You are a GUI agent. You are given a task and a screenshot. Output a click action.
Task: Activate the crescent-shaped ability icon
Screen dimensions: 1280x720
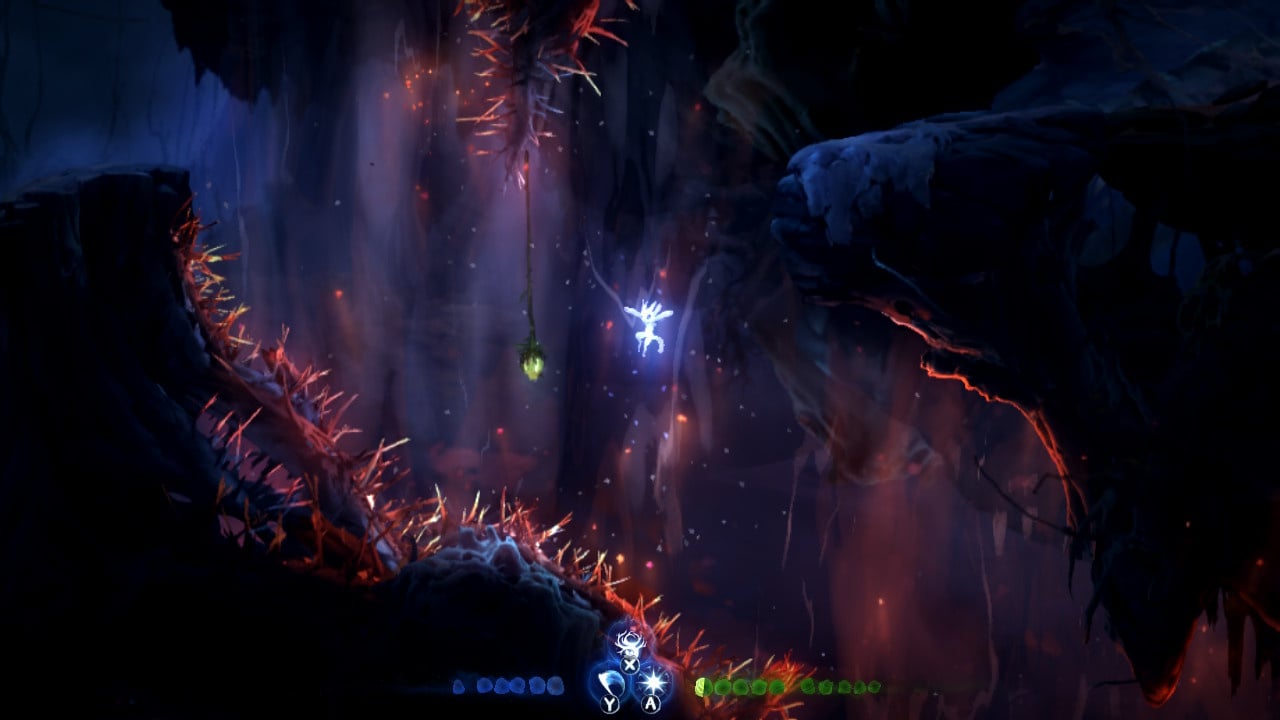[611, 684]
